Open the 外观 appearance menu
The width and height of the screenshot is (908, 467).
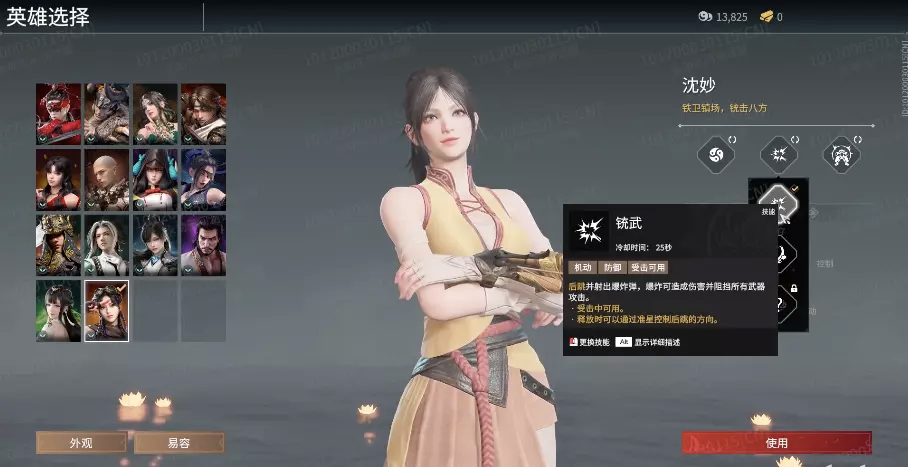[81, 442]
